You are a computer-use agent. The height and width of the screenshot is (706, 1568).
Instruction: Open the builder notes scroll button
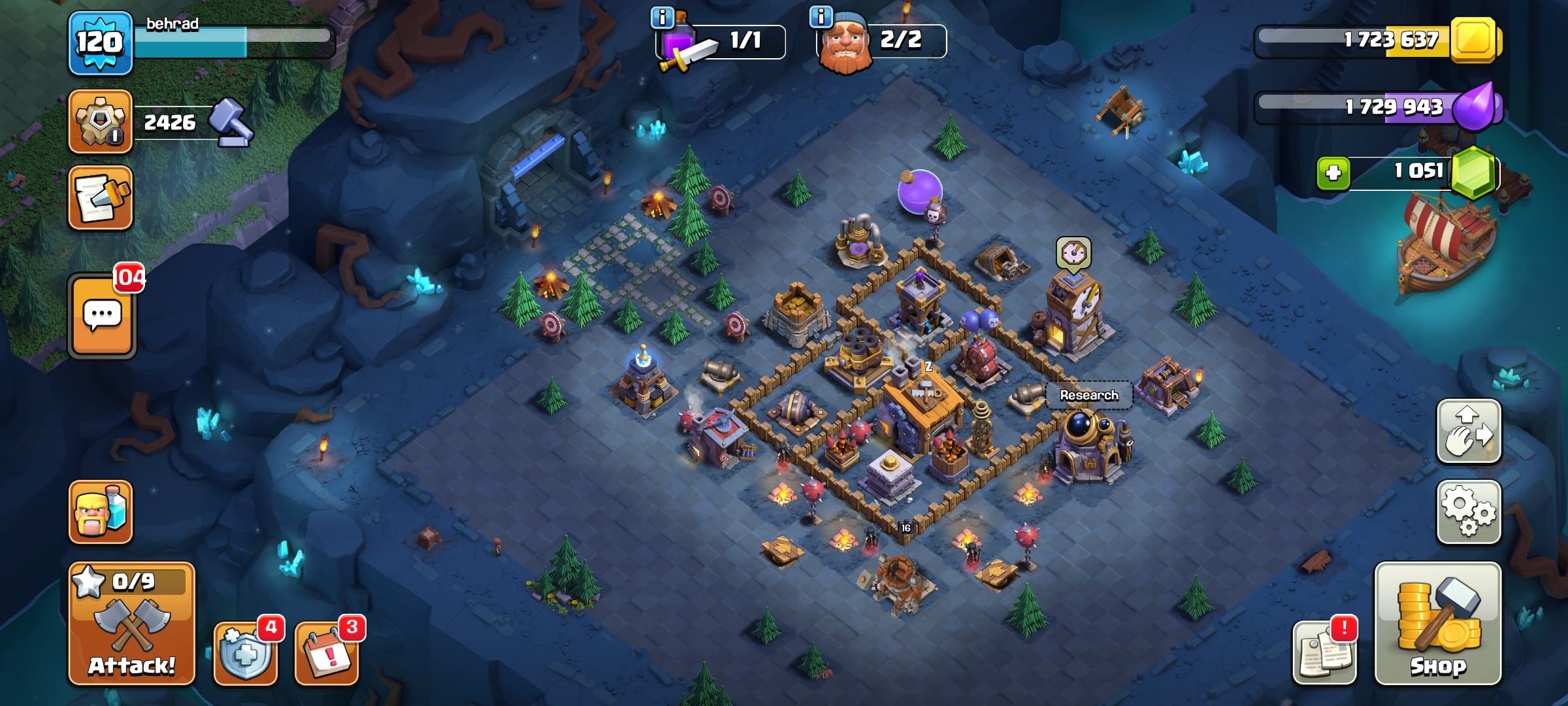[101, 197]
